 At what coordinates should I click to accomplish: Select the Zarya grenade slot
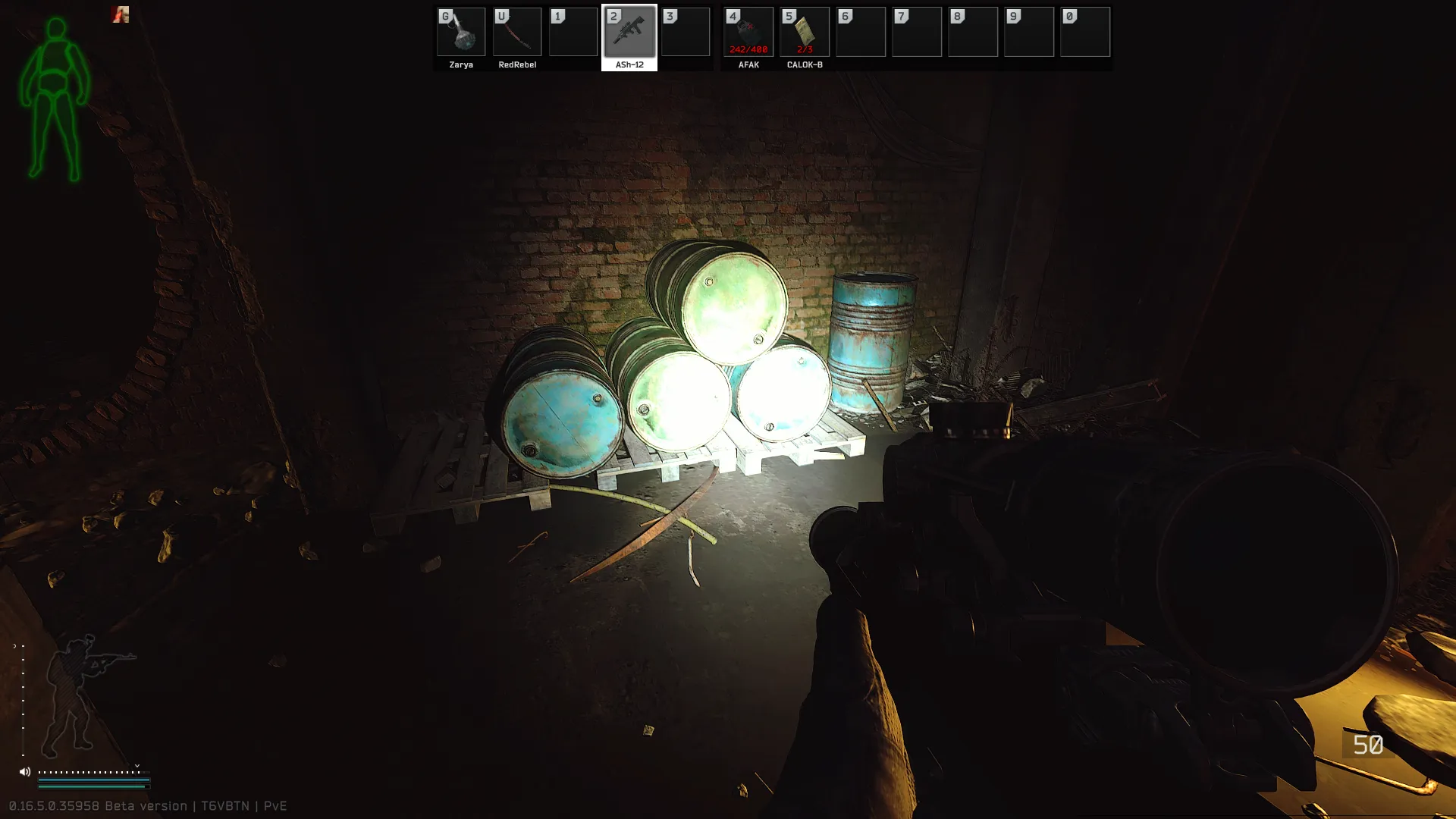[461, 33]
